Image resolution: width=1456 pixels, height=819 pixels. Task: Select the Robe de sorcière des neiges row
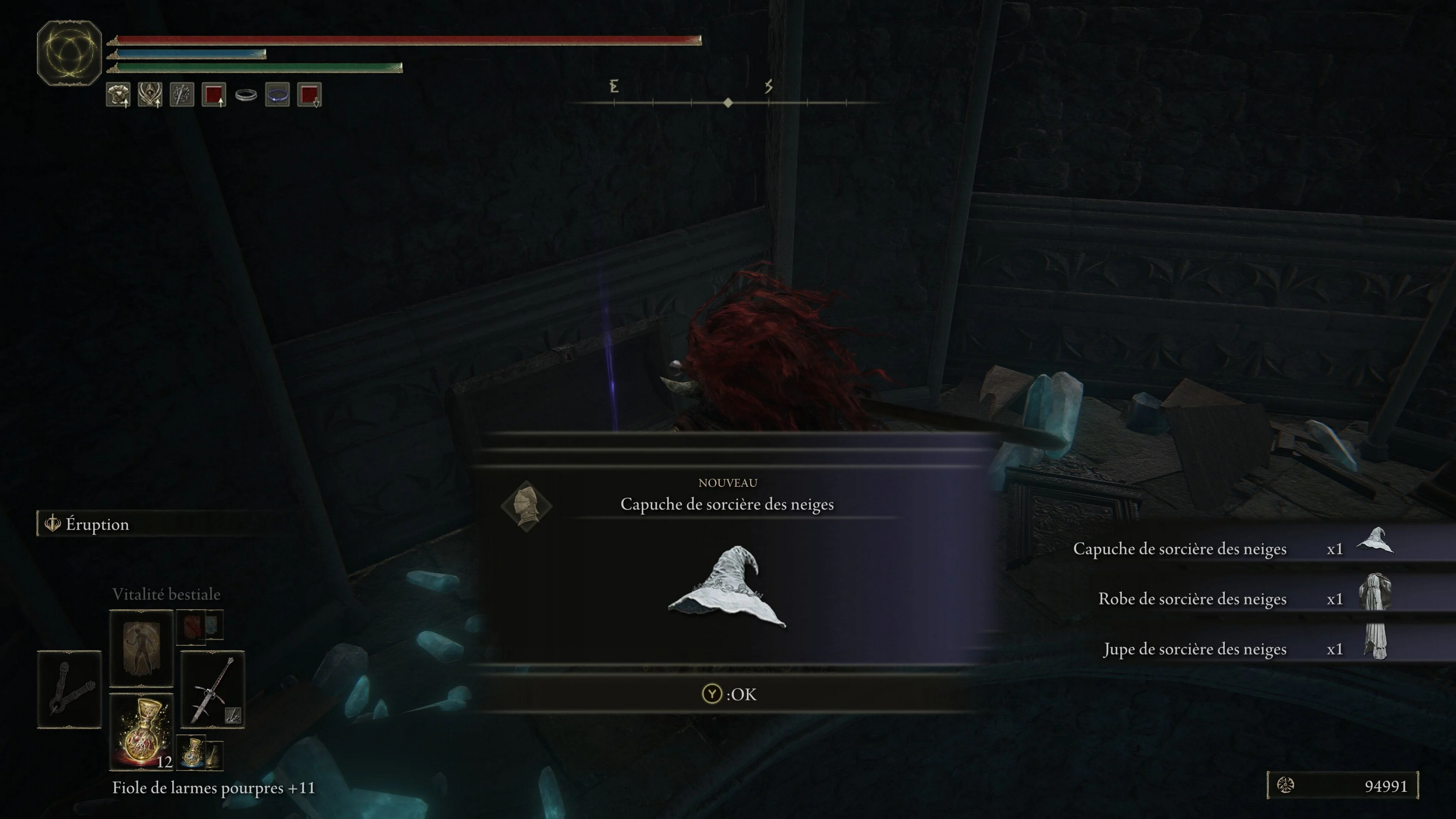pyautogui.click(x=1232, y=599)
